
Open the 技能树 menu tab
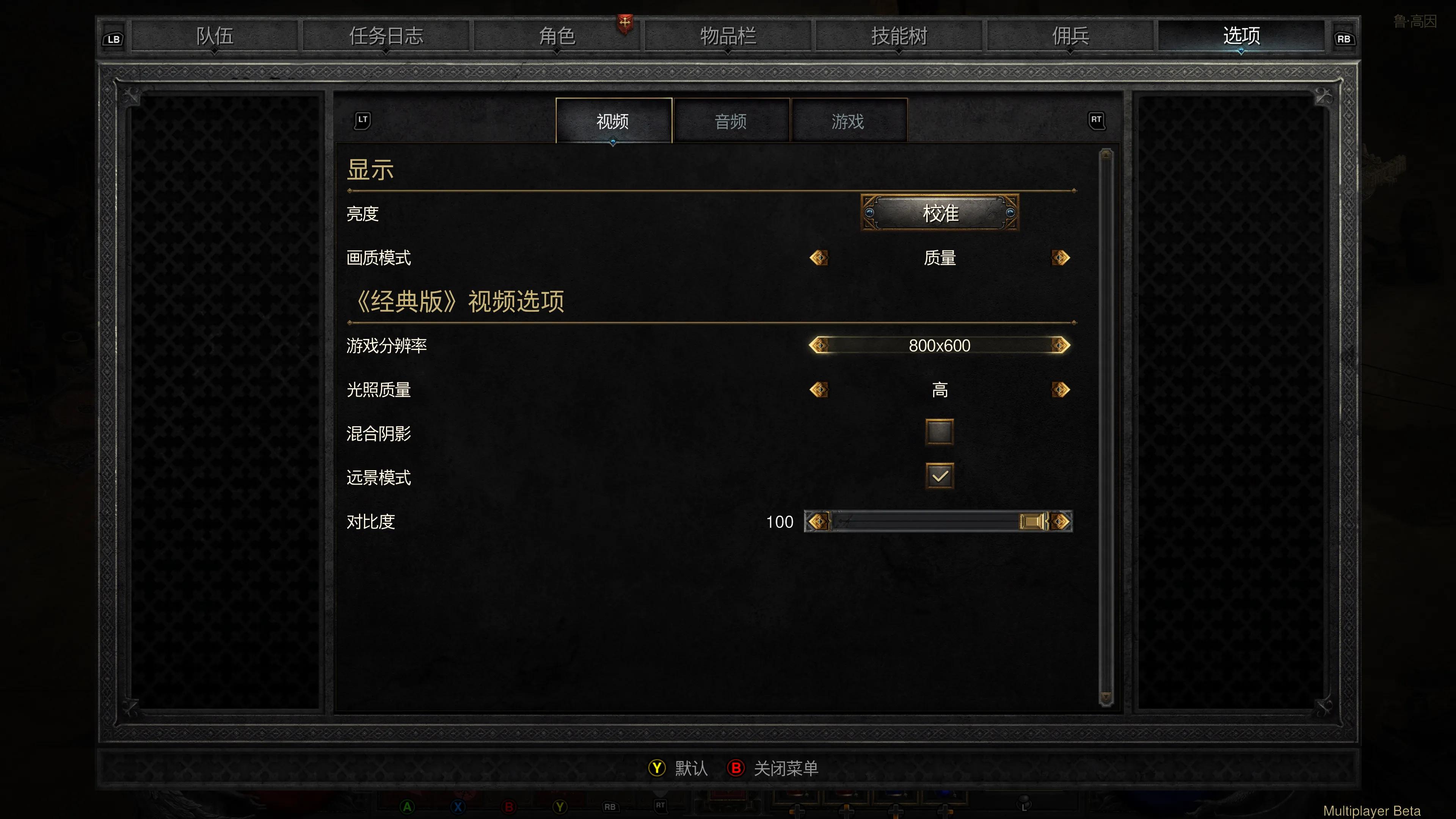pos(898,36)
